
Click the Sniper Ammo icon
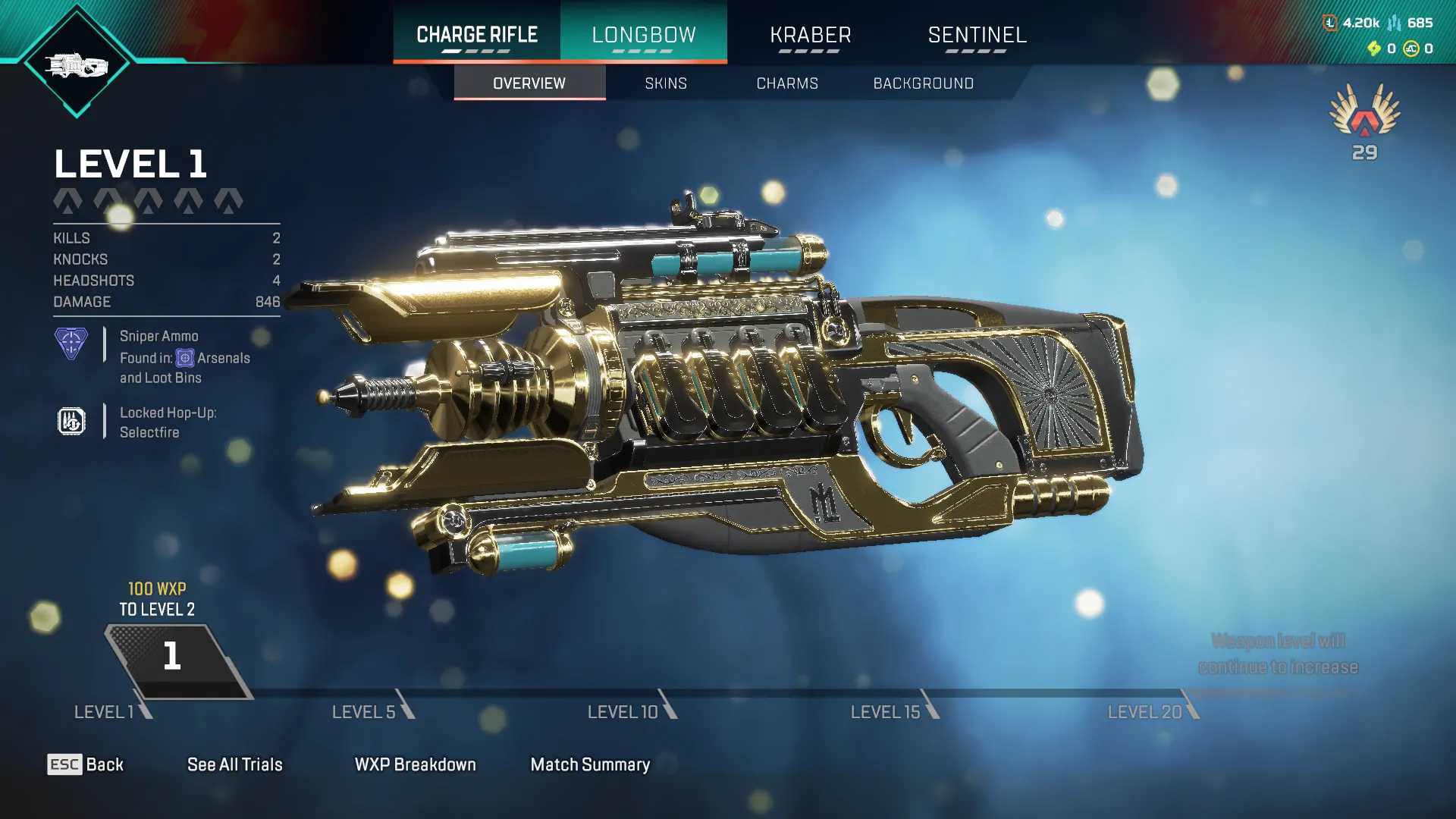click(x=71, y=345)
